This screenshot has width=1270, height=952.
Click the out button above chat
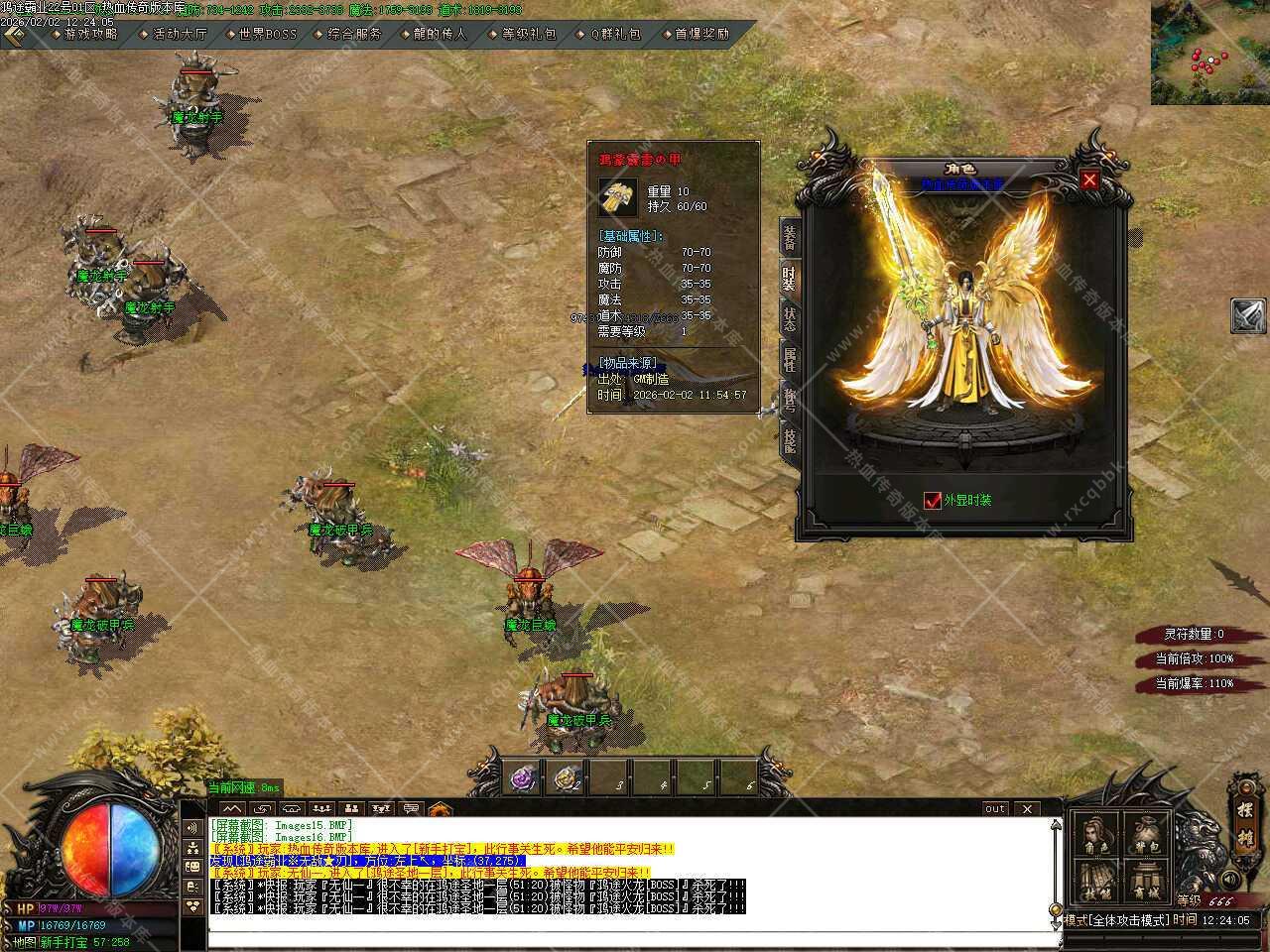pos(994,809)
